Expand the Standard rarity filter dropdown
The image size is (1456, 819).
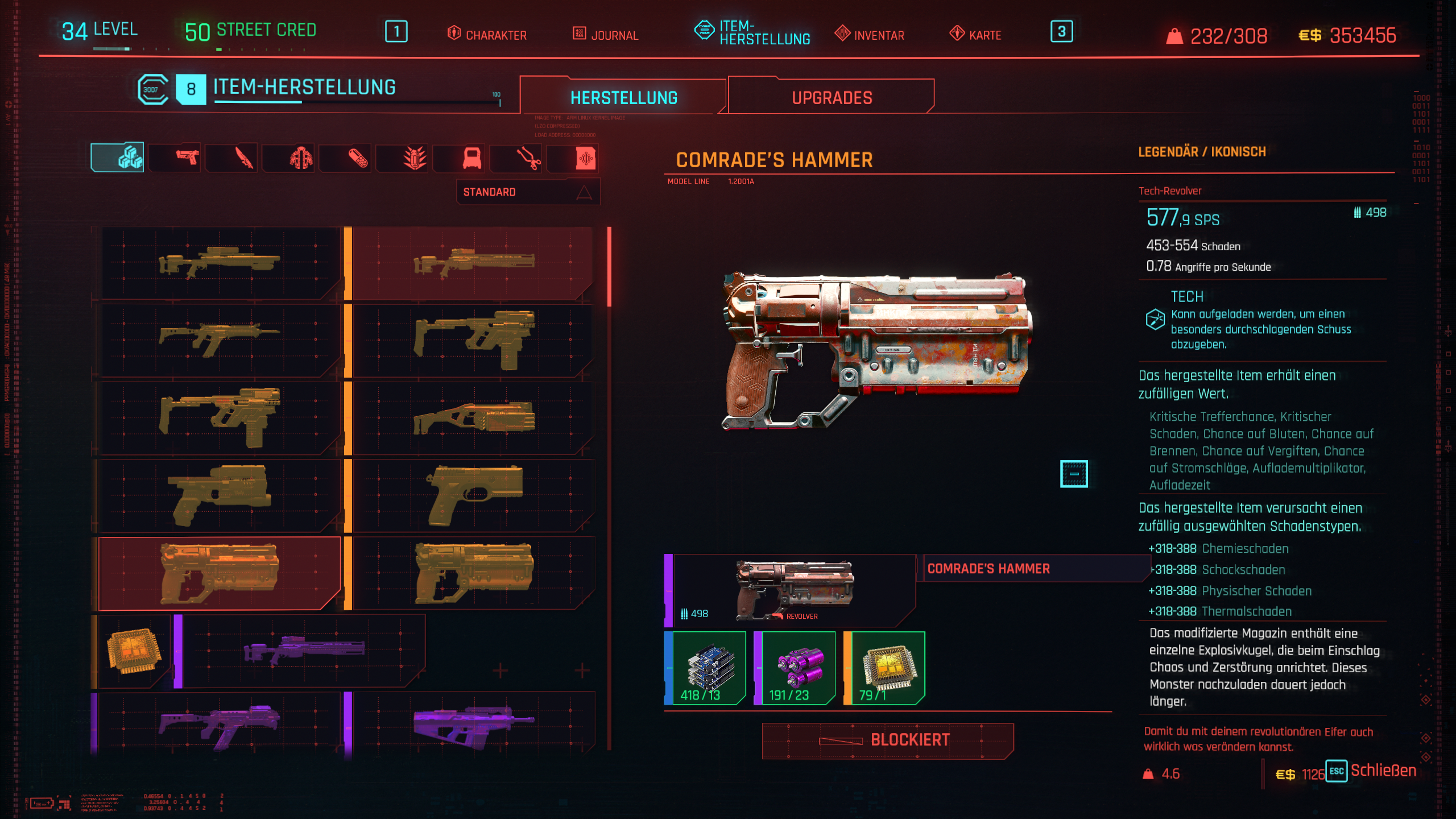coord(528,192)
